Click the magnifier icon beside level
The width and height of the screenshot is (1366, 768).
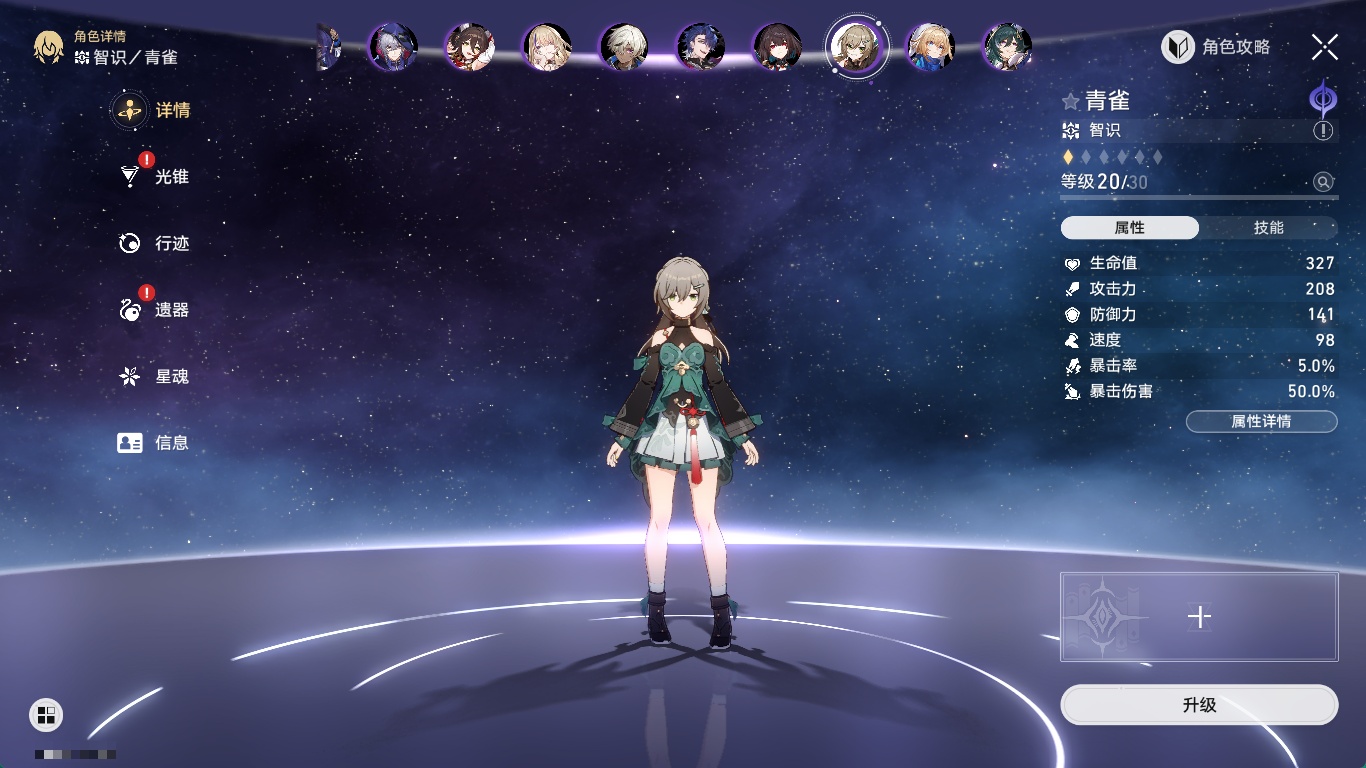1323,182
